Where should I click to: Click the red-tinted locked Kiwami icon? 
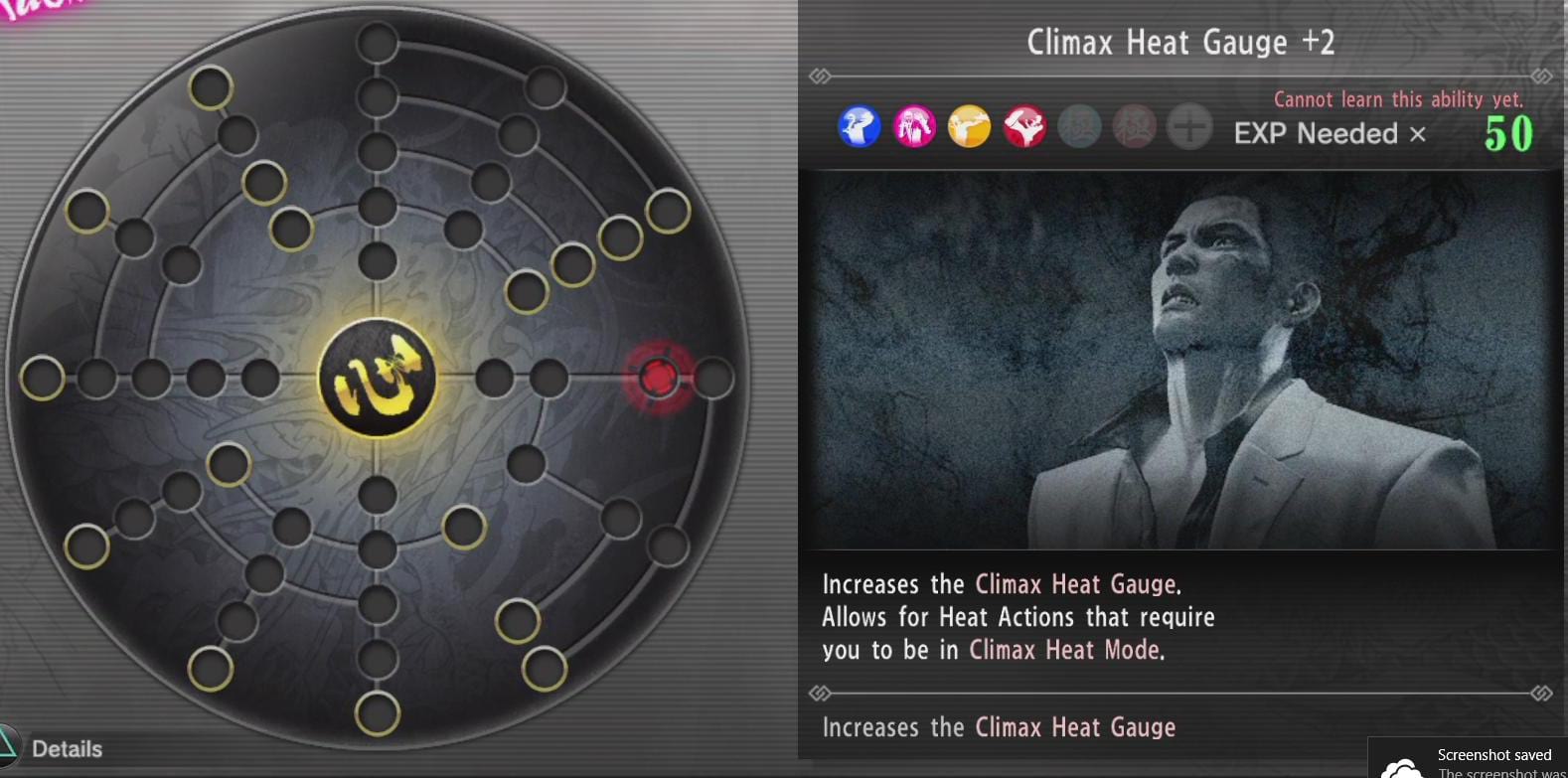[1135, 127]
